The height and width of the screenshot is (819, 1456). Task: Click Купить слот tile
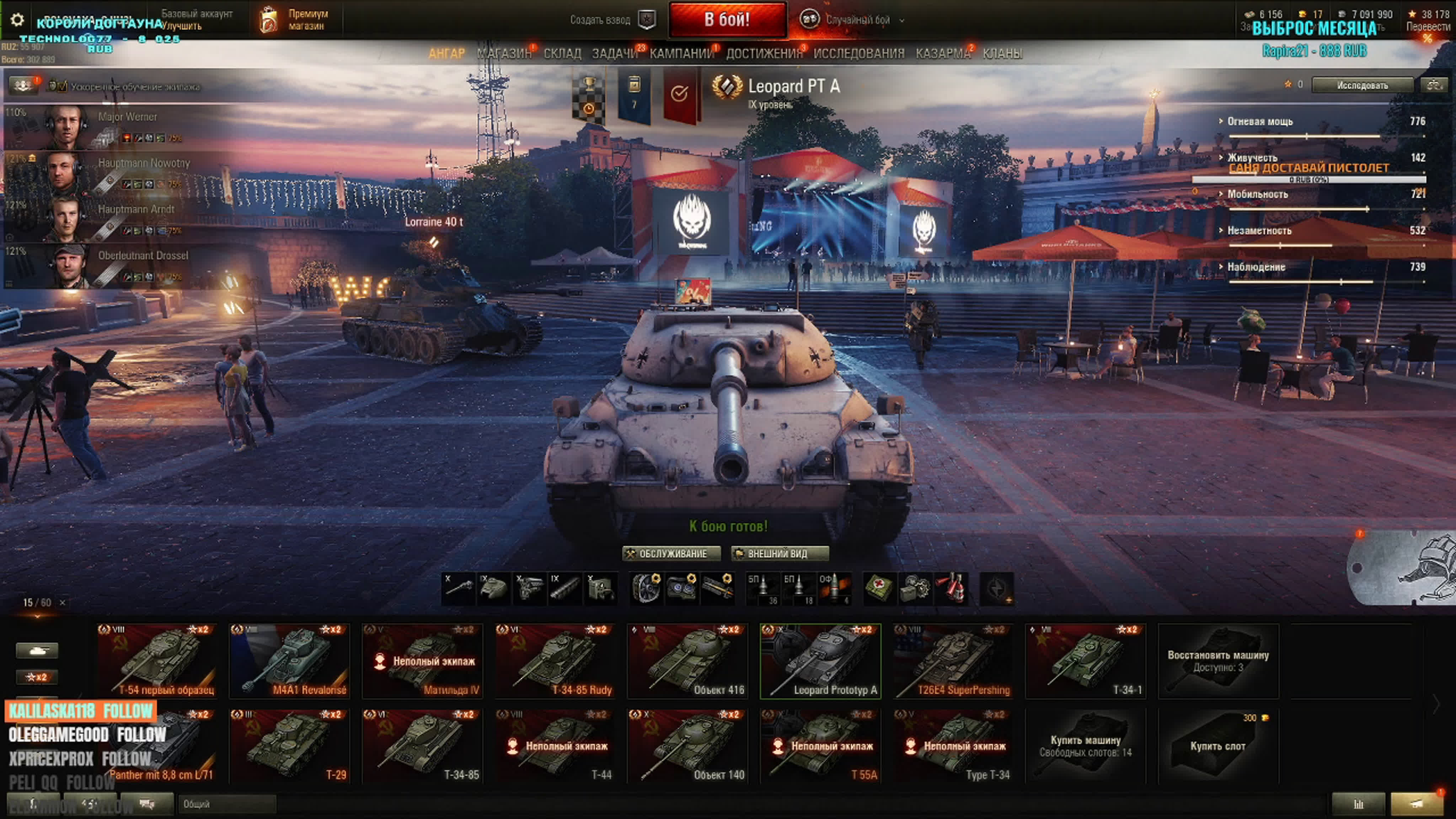[1217, 745]
